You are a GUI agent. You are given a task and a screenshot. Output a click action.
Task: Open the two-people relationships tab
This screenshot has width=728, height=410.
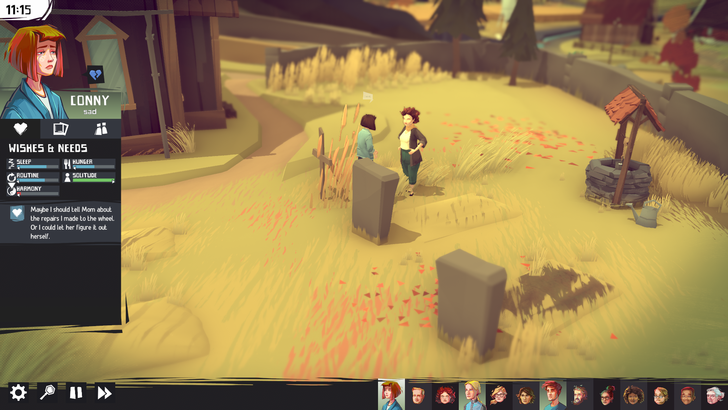(x=101, y=129)
